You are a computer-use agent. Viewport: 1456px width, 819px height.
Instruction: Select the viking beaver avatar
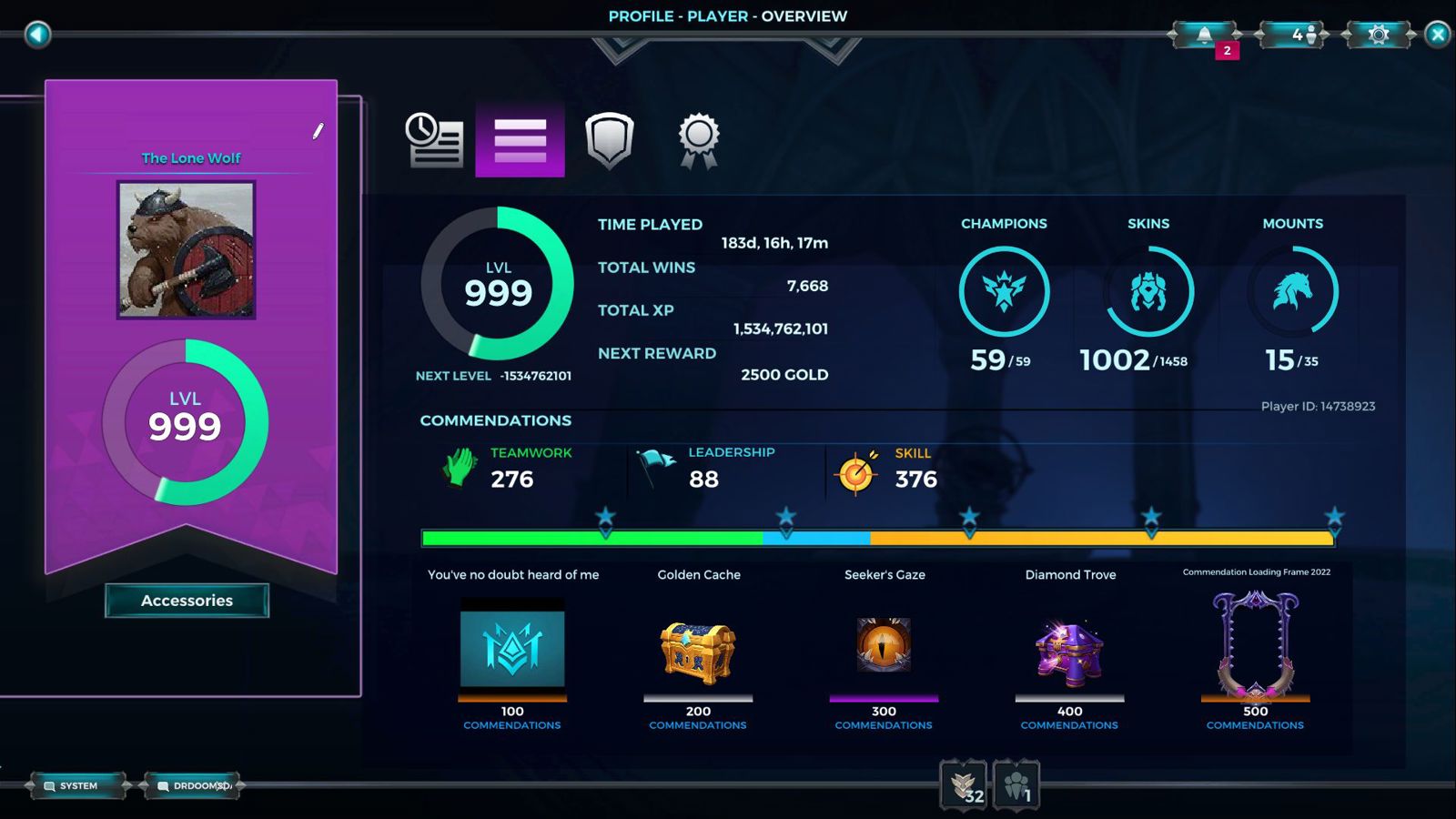click(x=187, y=249)
